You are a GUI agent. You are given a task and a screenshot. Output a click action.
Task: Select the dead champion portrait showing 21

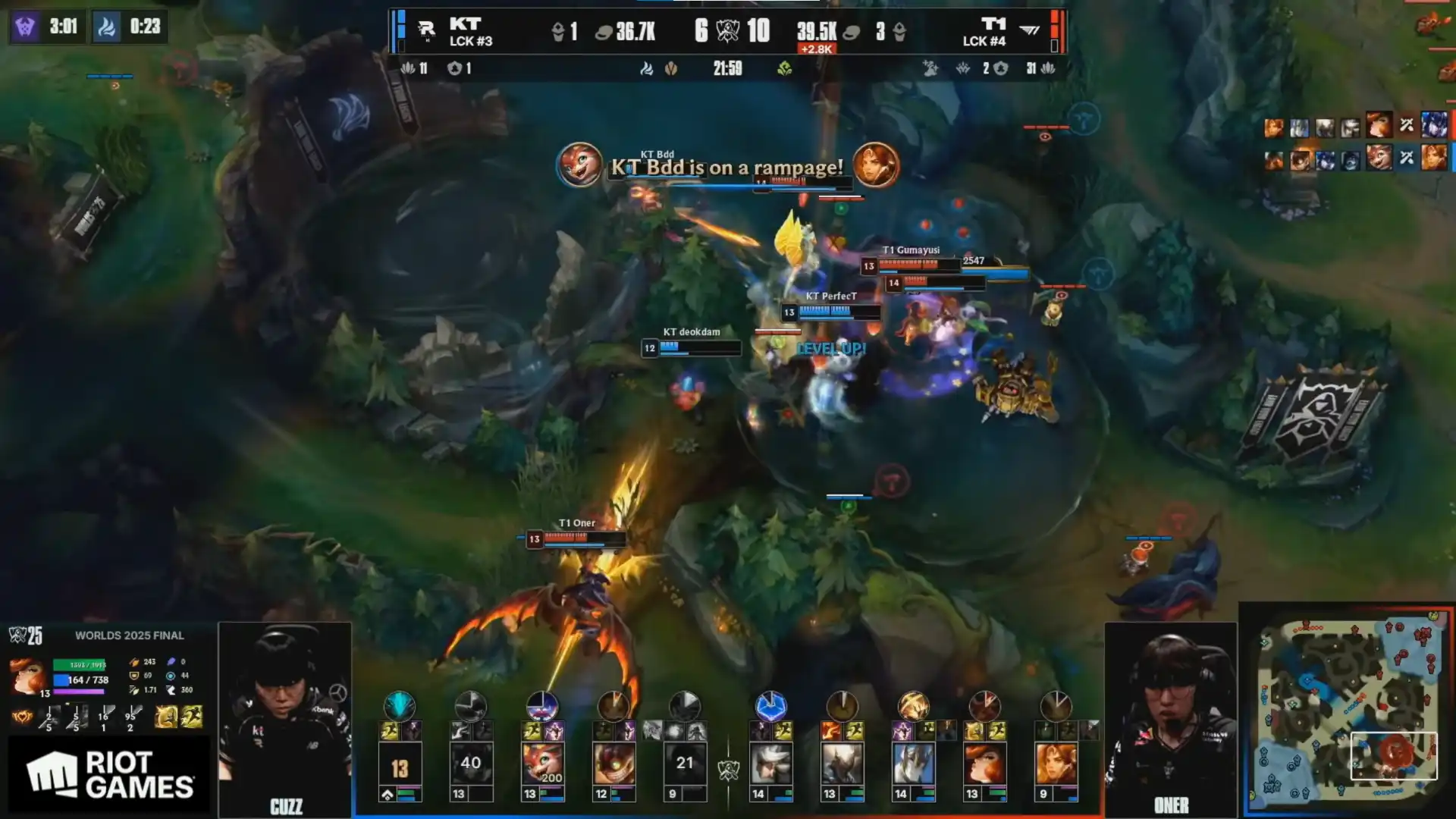pyautogui.click(x=685, y=764)
